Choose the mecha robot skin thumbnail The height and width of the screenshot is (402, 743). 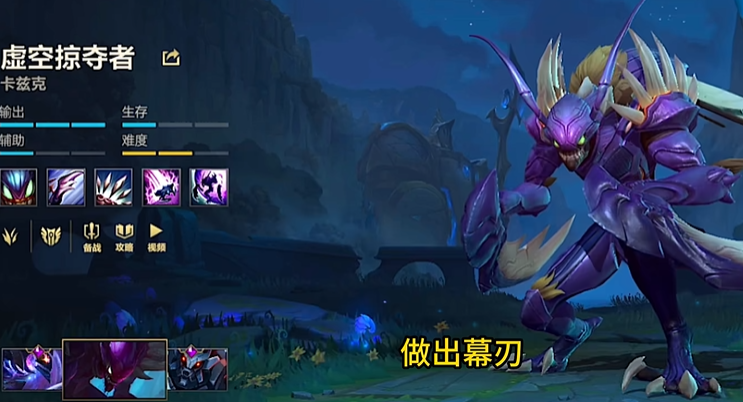click(197, 368)
